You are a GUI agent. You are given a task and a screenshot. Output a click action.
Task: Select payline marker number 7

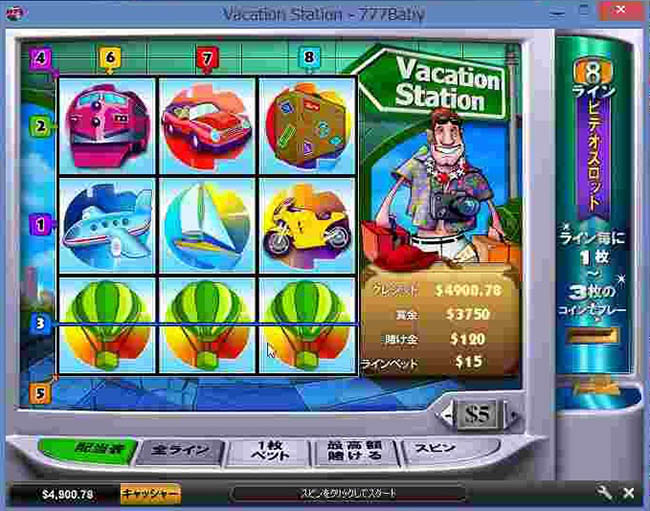click(x=207, y=58)
